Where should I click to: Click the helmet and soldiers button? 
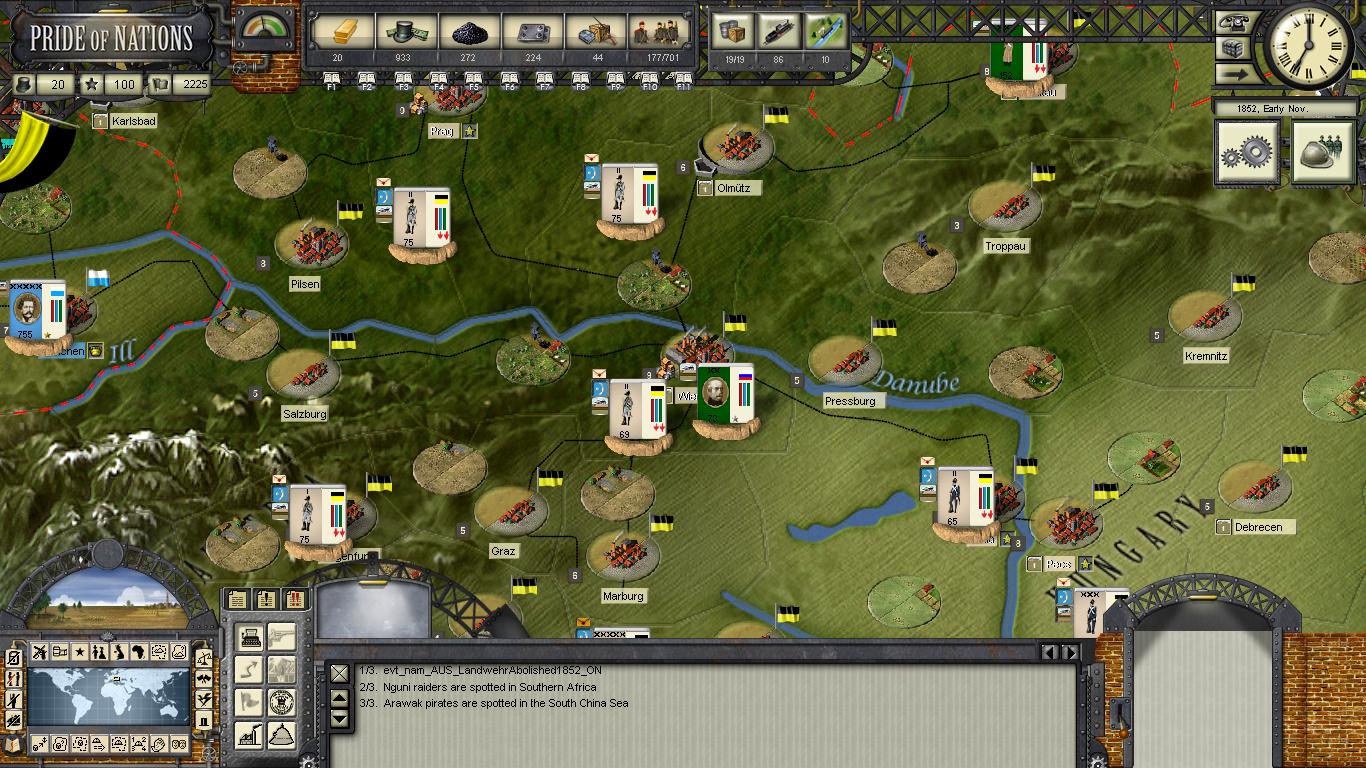[x=1322, y=152]
